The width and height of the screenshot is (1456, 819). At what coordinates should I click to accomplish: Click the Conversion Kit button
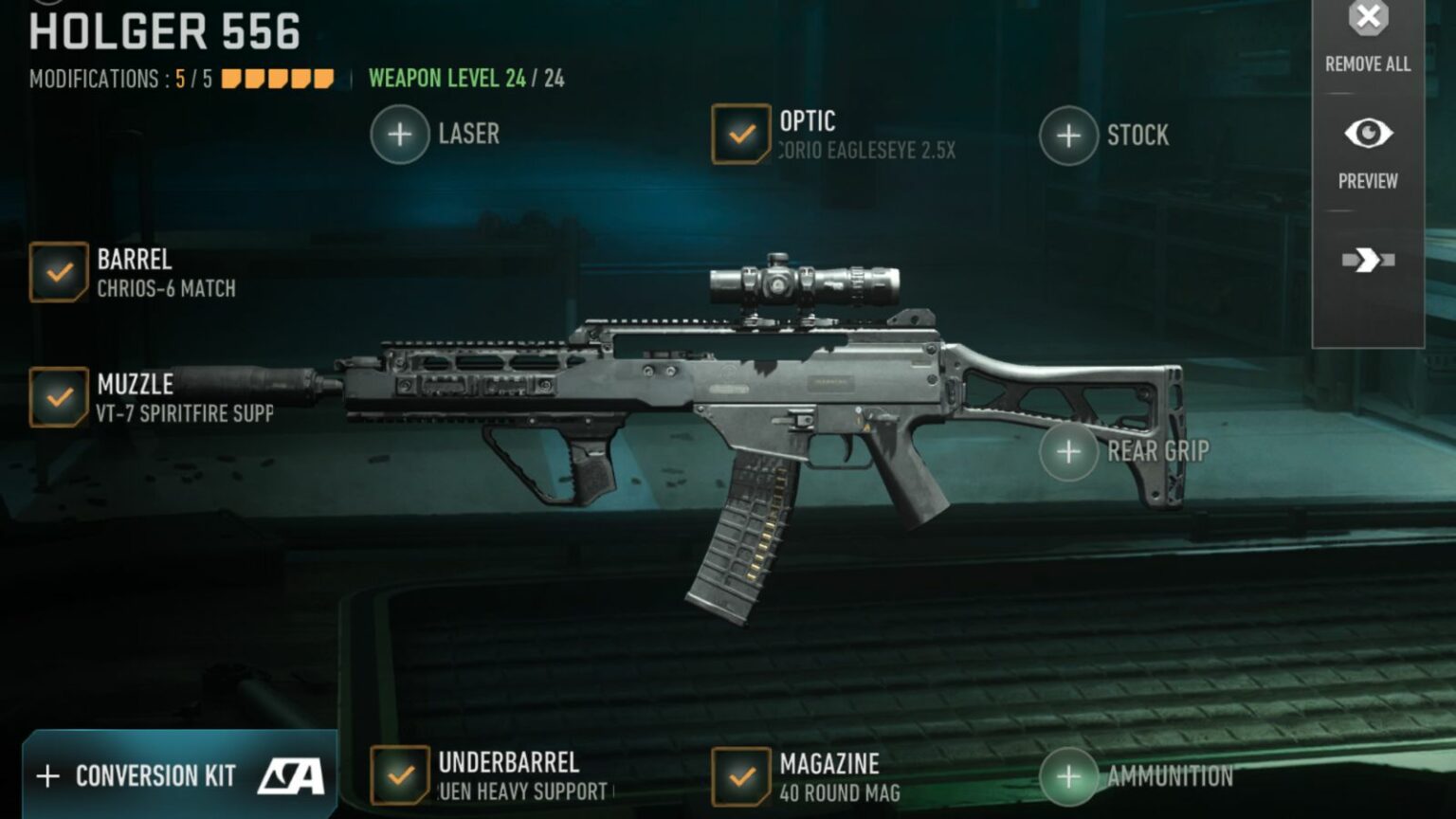156,775
